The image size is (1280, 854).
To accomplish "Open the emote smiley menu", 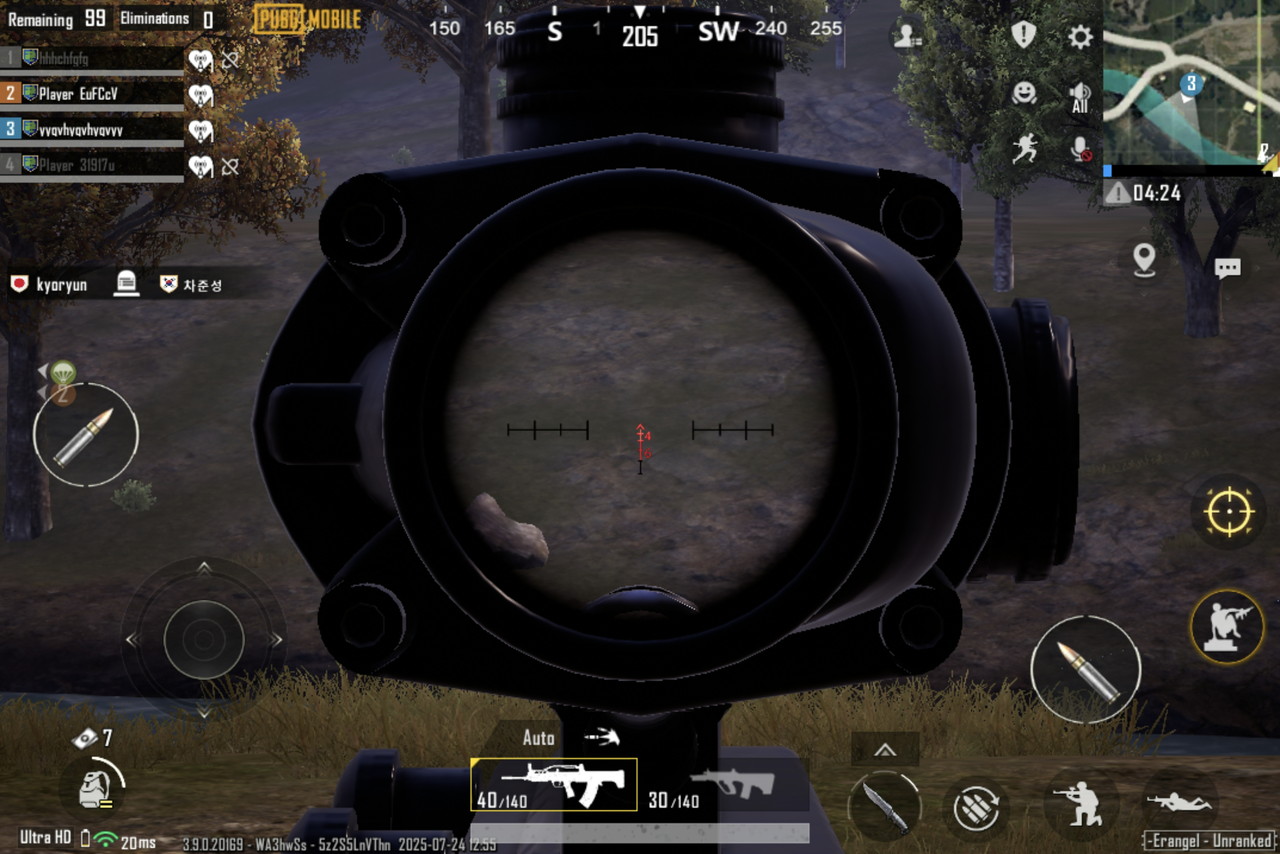I will pyautogui.click(x=1024, y=93).
